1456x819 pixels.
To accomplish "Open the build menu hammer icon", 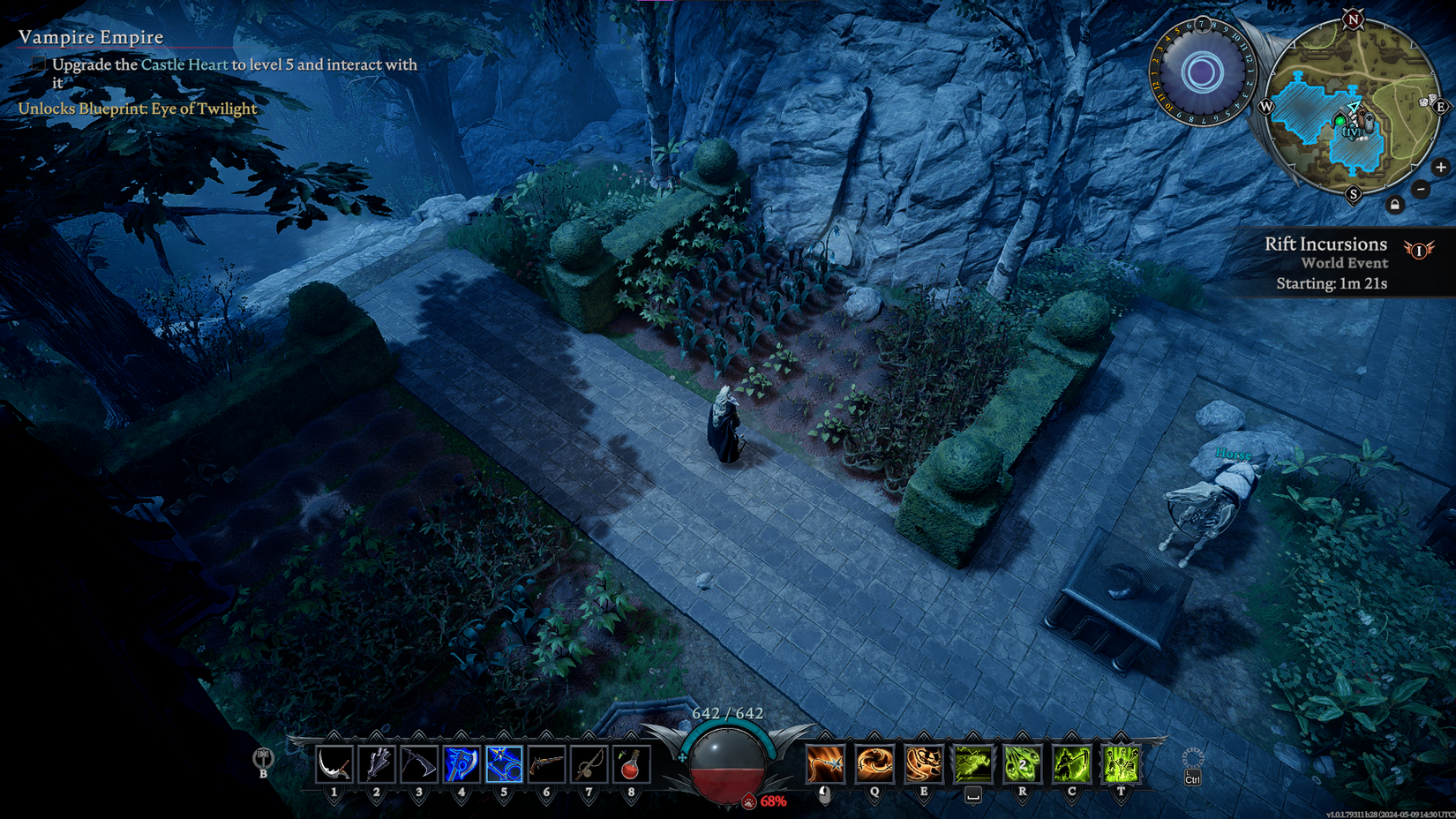I will [263, 758].
